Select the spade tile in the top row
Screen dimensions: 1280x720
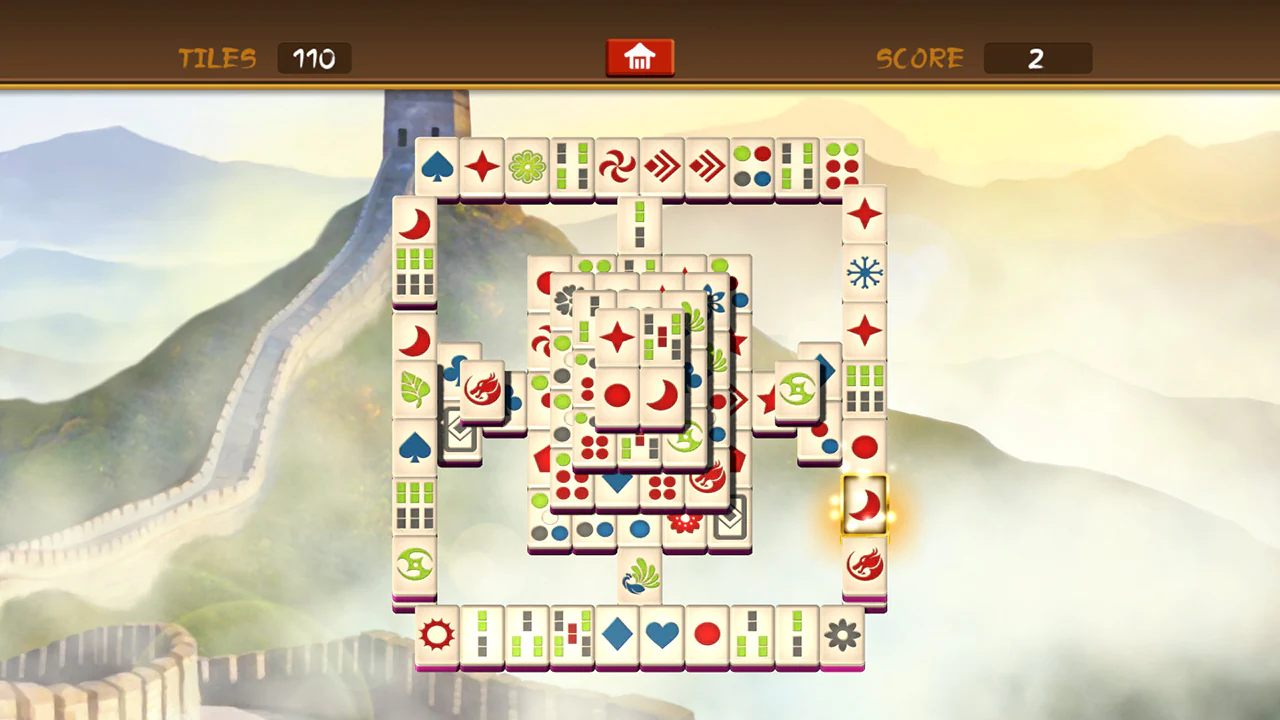(x=436, y=166)
